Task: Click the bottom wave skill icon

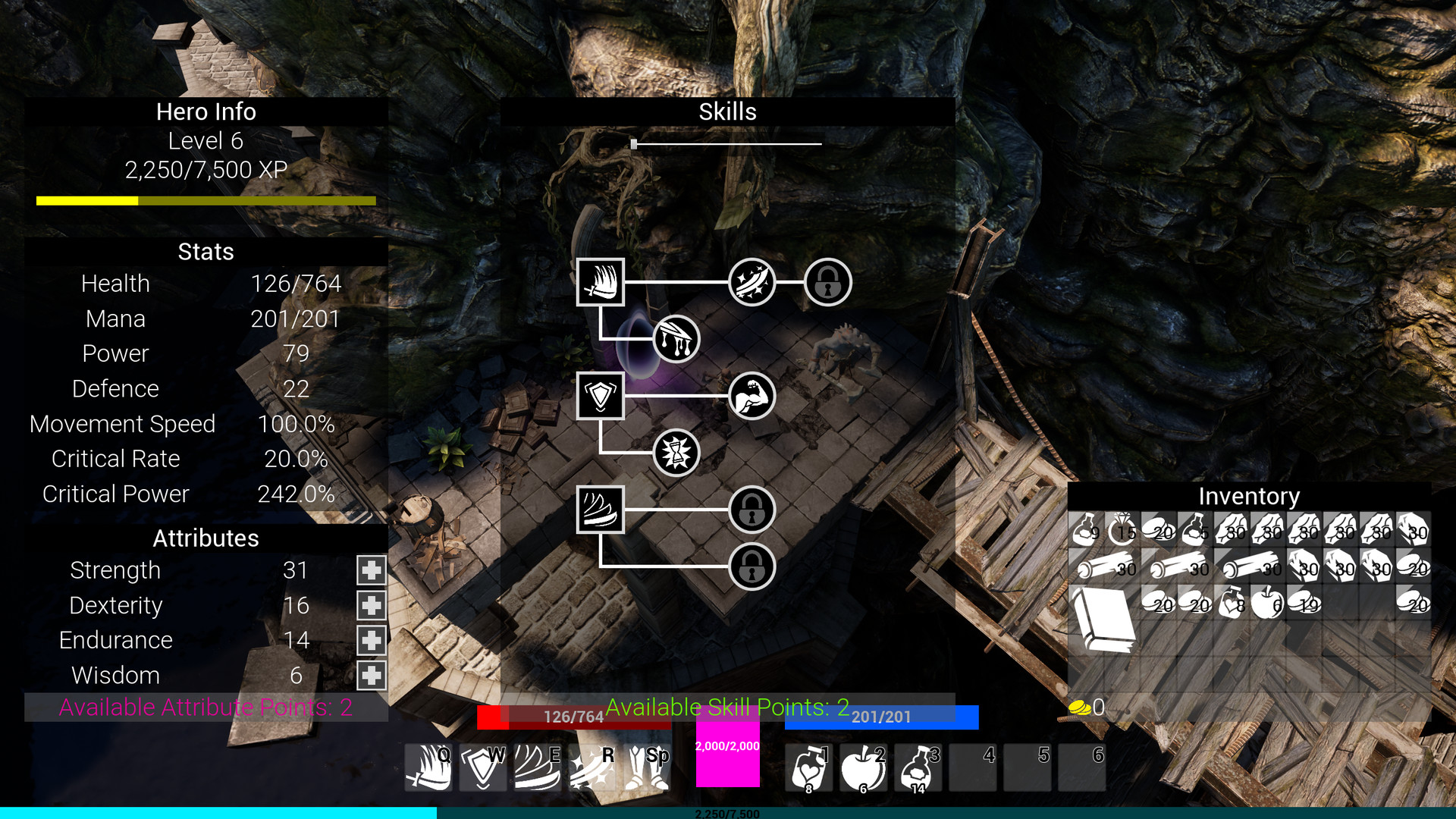Action: 600,510
